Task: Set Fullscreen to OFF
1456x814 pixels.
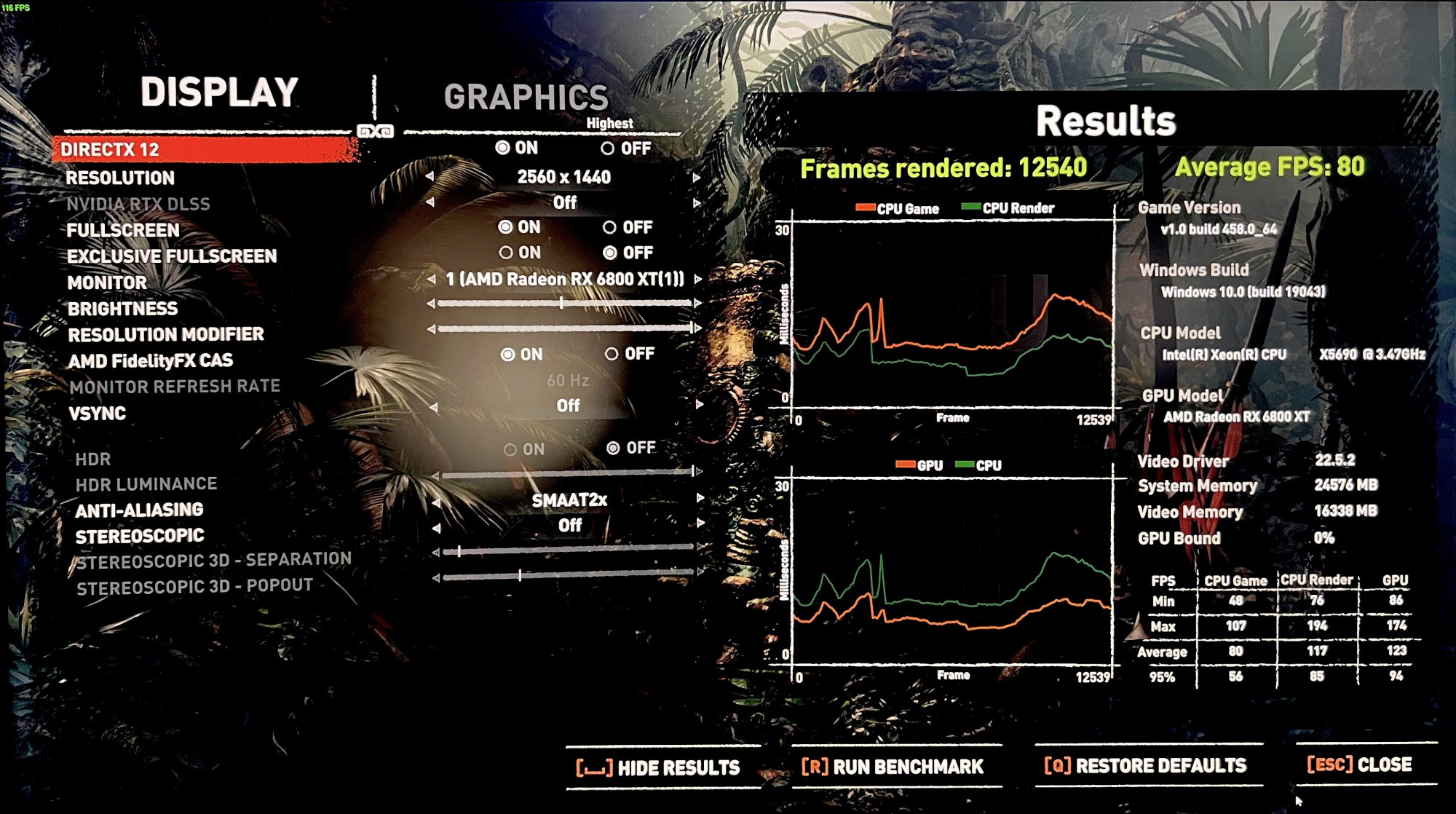Action: point(610,228)
